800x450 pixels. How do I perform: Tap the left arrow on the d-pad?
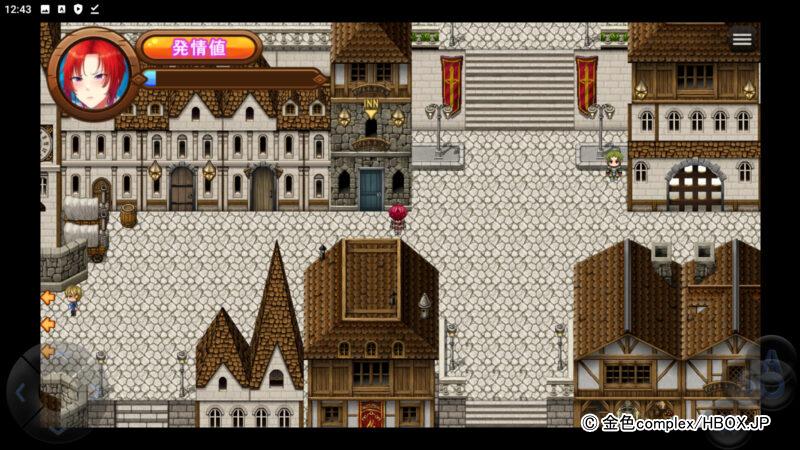tap(22, 392)
